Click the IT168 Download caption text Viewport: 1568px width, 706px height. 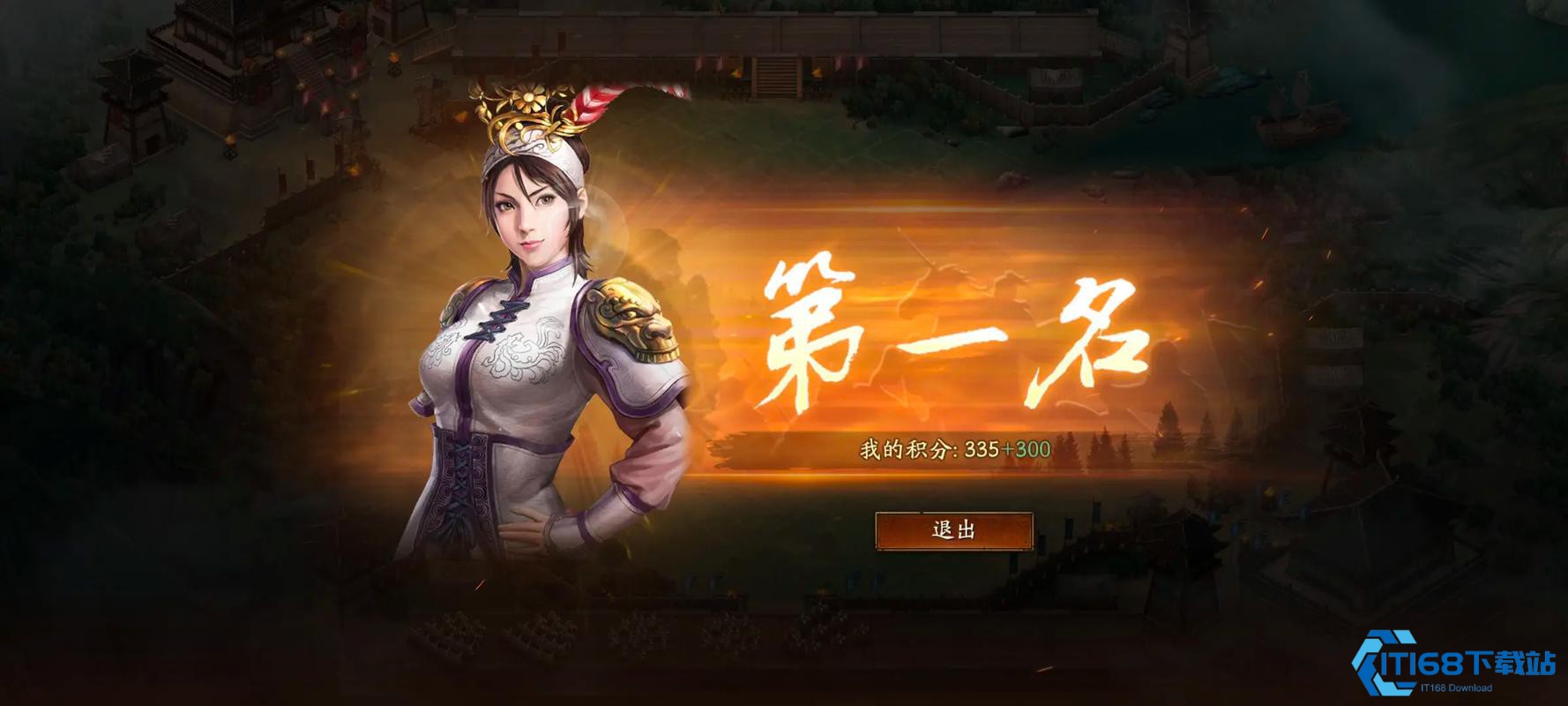tap(1455, 687)
